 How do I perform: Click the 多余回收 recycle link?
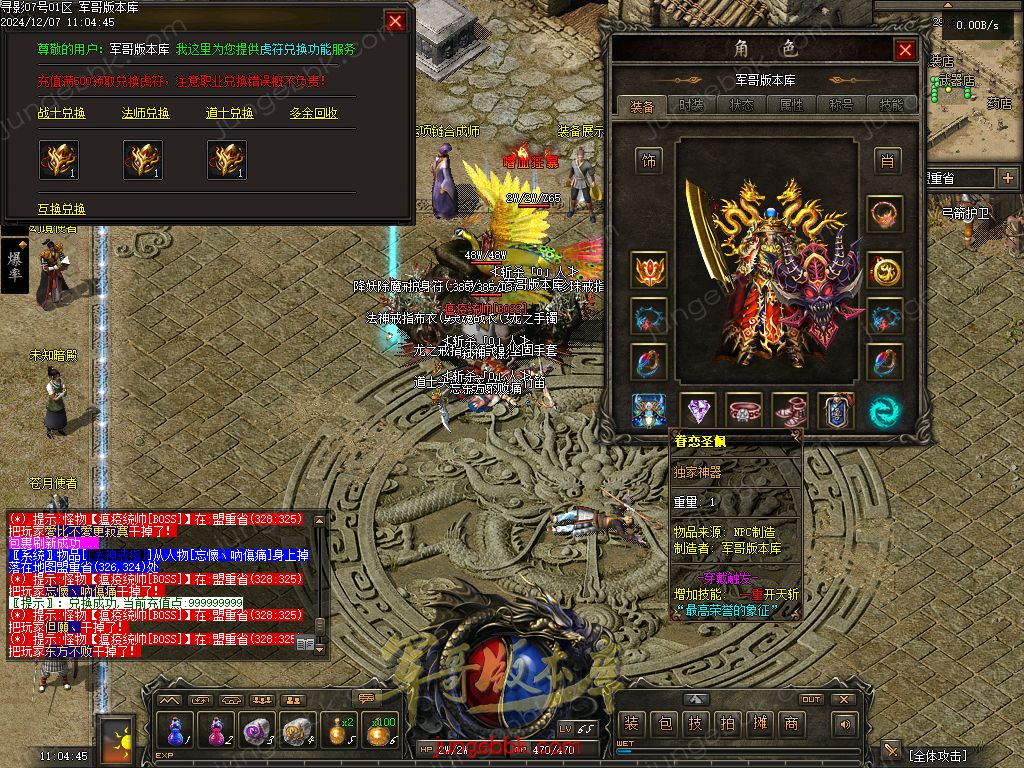point(314,114)
